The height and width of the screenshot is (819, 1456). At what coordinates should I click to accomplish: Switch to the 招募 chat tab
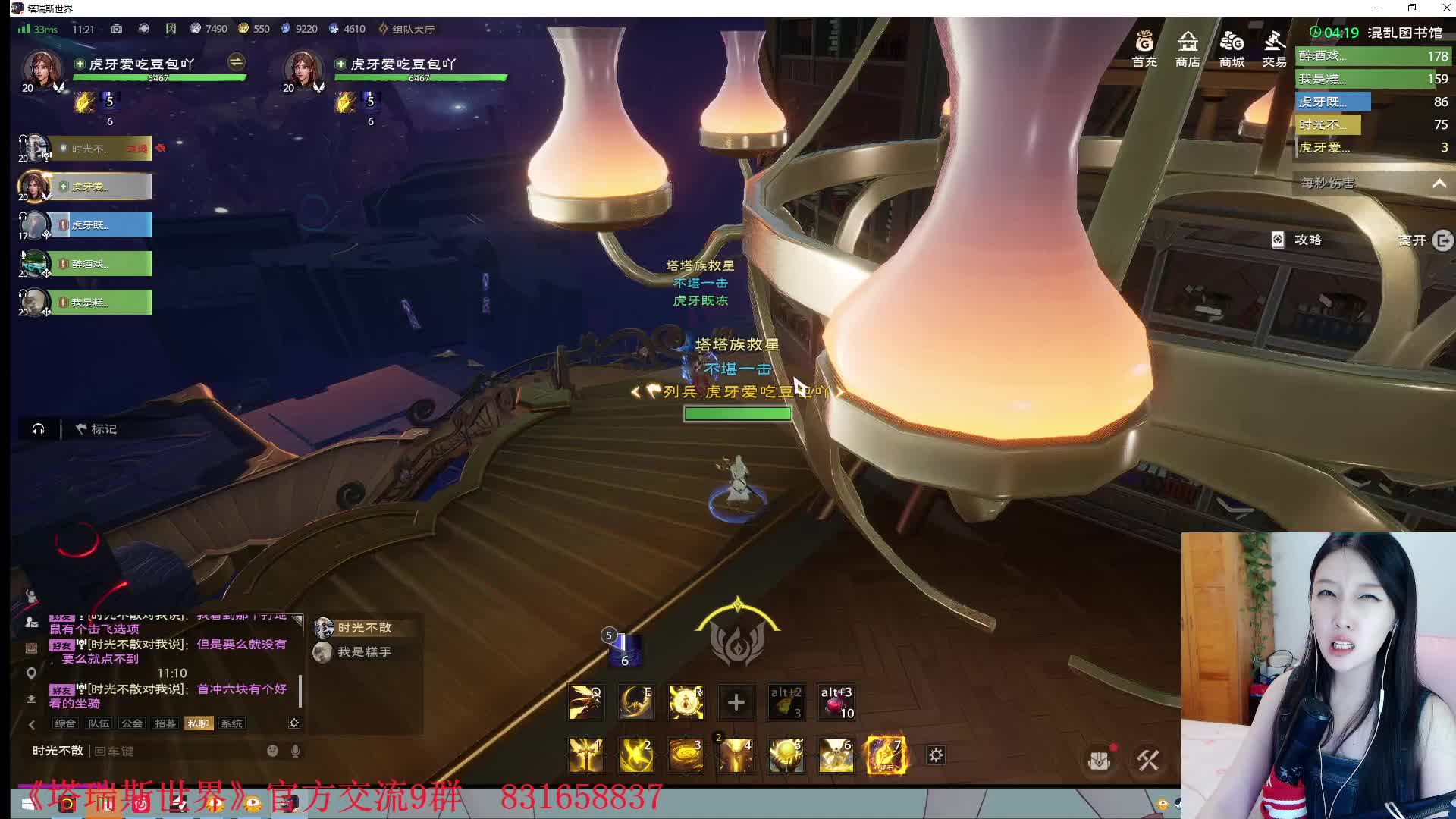tap(165, 723)
